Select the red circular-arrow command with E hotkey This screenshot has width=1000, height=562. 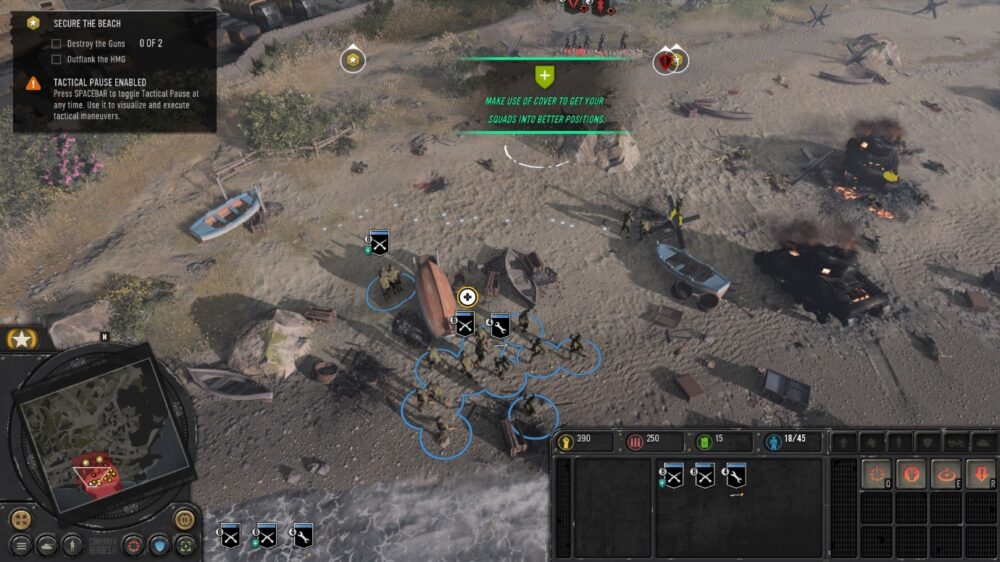pyautogui.click(x=946, y=475)
